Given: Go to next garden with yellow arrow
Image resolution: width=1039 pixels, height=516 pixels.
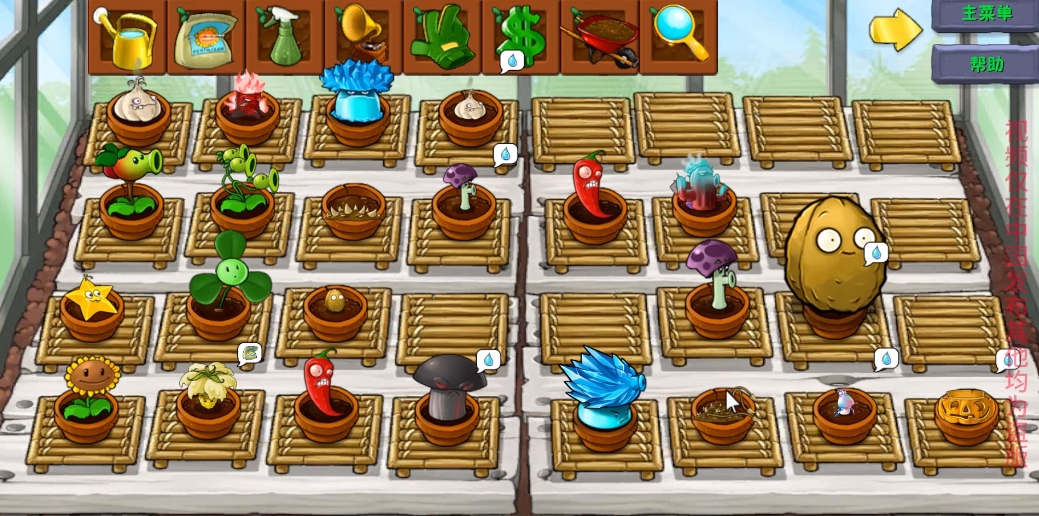Looking at the screenshot, I should click(895, 29).
